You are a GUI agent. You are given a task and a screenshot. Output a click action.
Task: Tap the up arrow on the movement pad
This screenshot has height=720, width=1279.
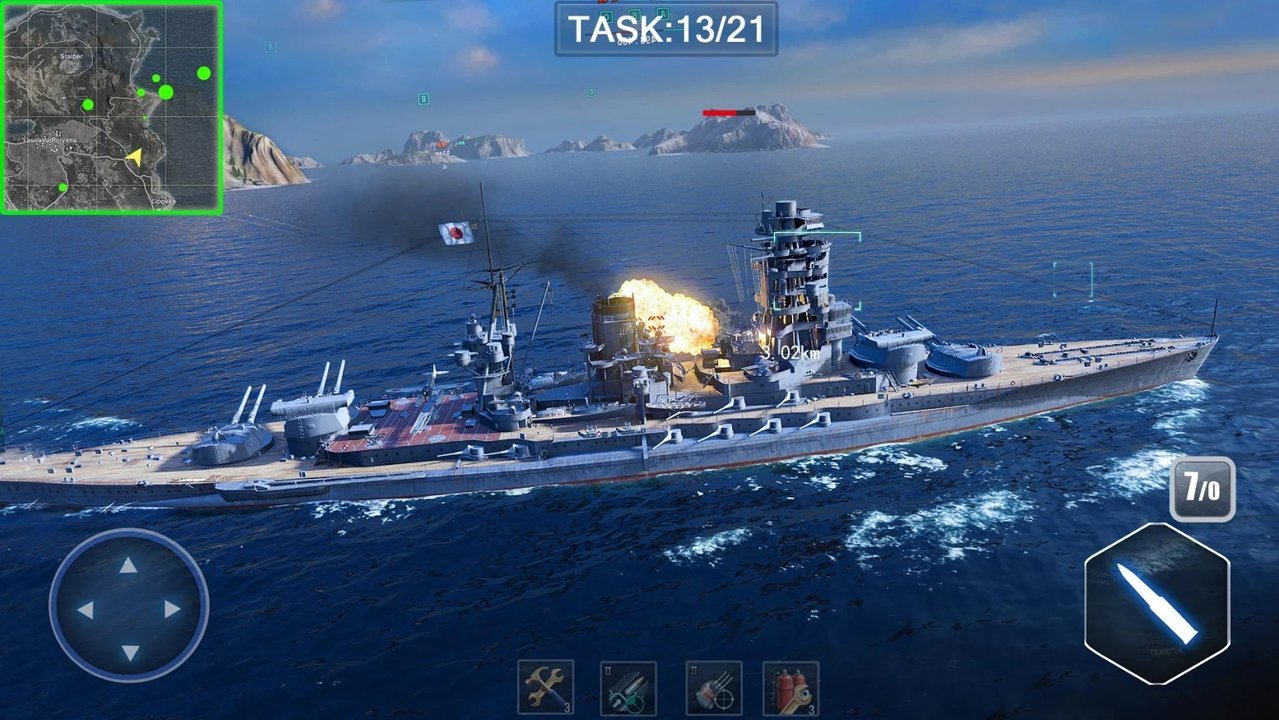[129, 566]
